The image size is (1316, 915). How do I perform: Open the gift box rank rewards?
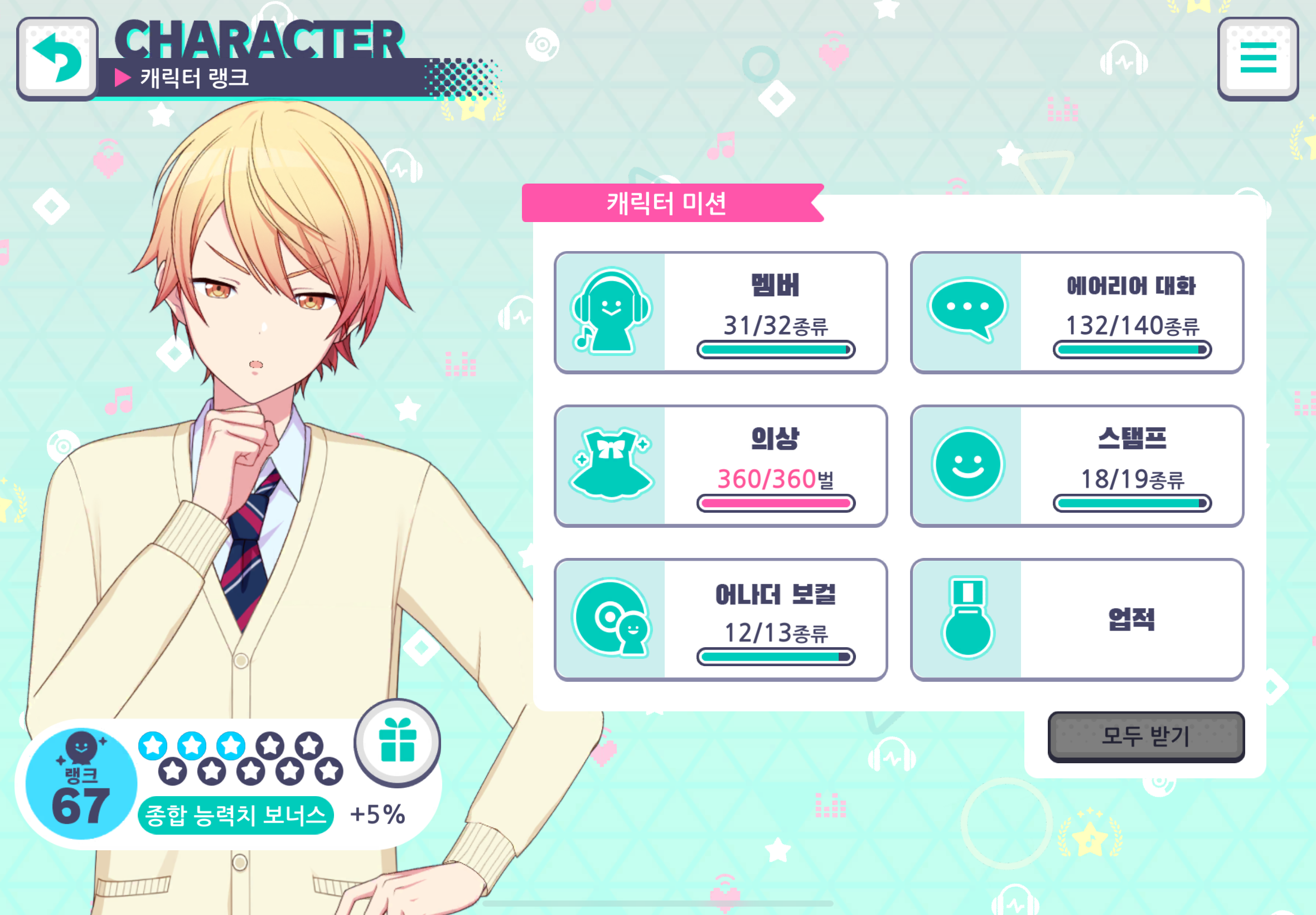[x=397, y=742]
